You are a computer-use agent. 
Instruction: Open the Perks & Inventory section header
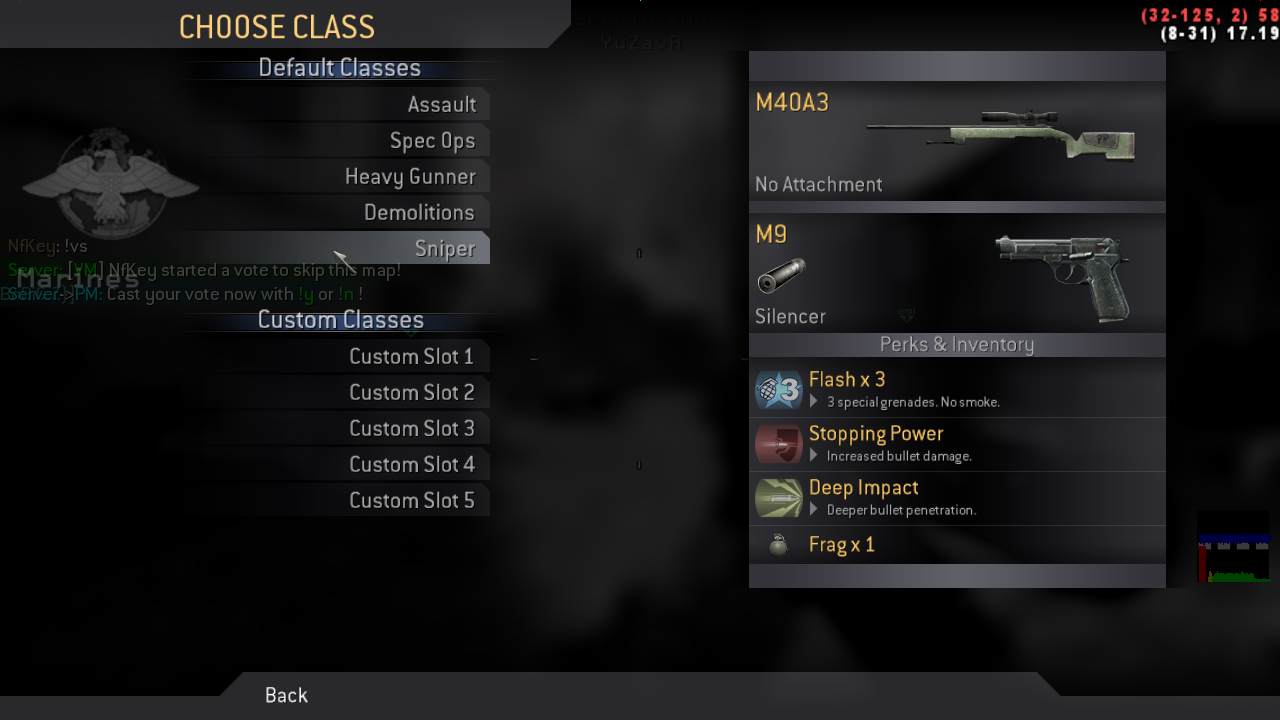click(957, 344)
